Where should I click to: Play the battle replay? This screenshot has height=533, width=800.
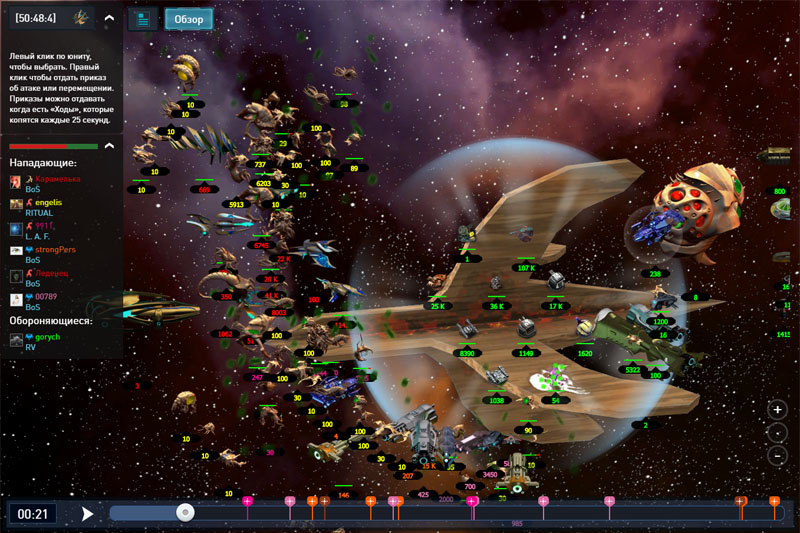click(88, 514)
